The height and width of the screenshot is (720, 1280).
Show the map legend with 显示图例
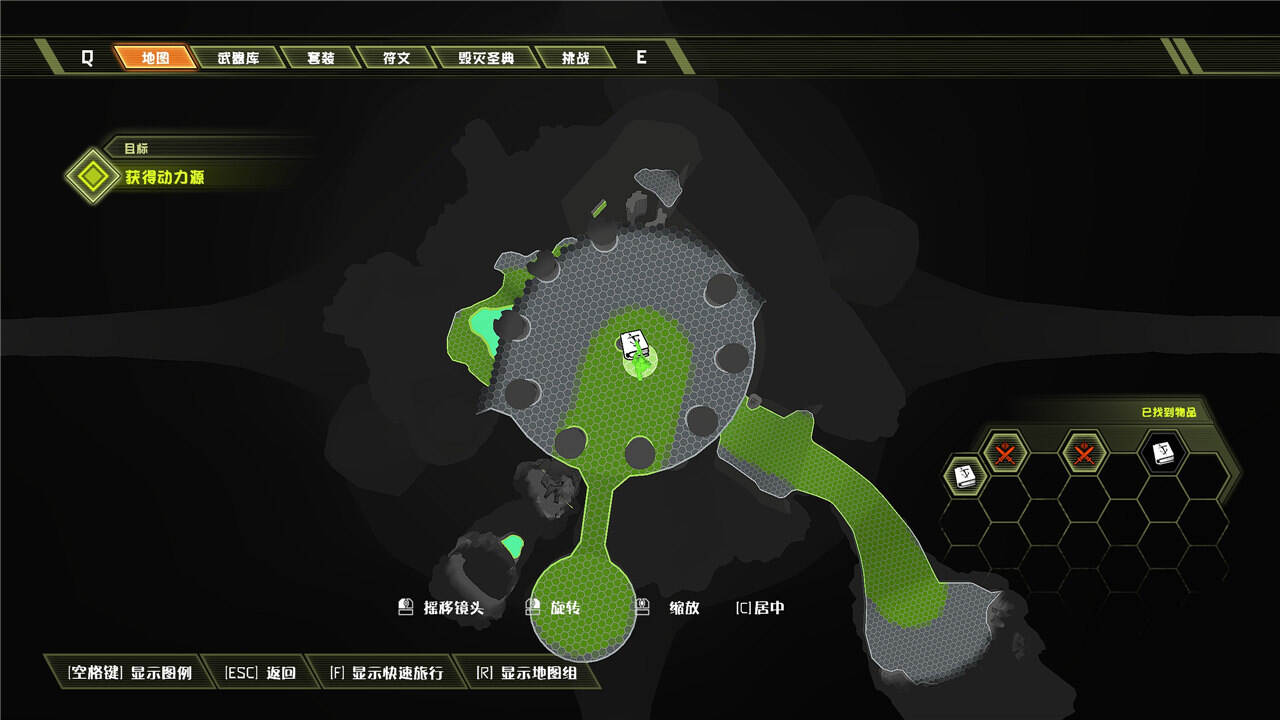[130, 673]
